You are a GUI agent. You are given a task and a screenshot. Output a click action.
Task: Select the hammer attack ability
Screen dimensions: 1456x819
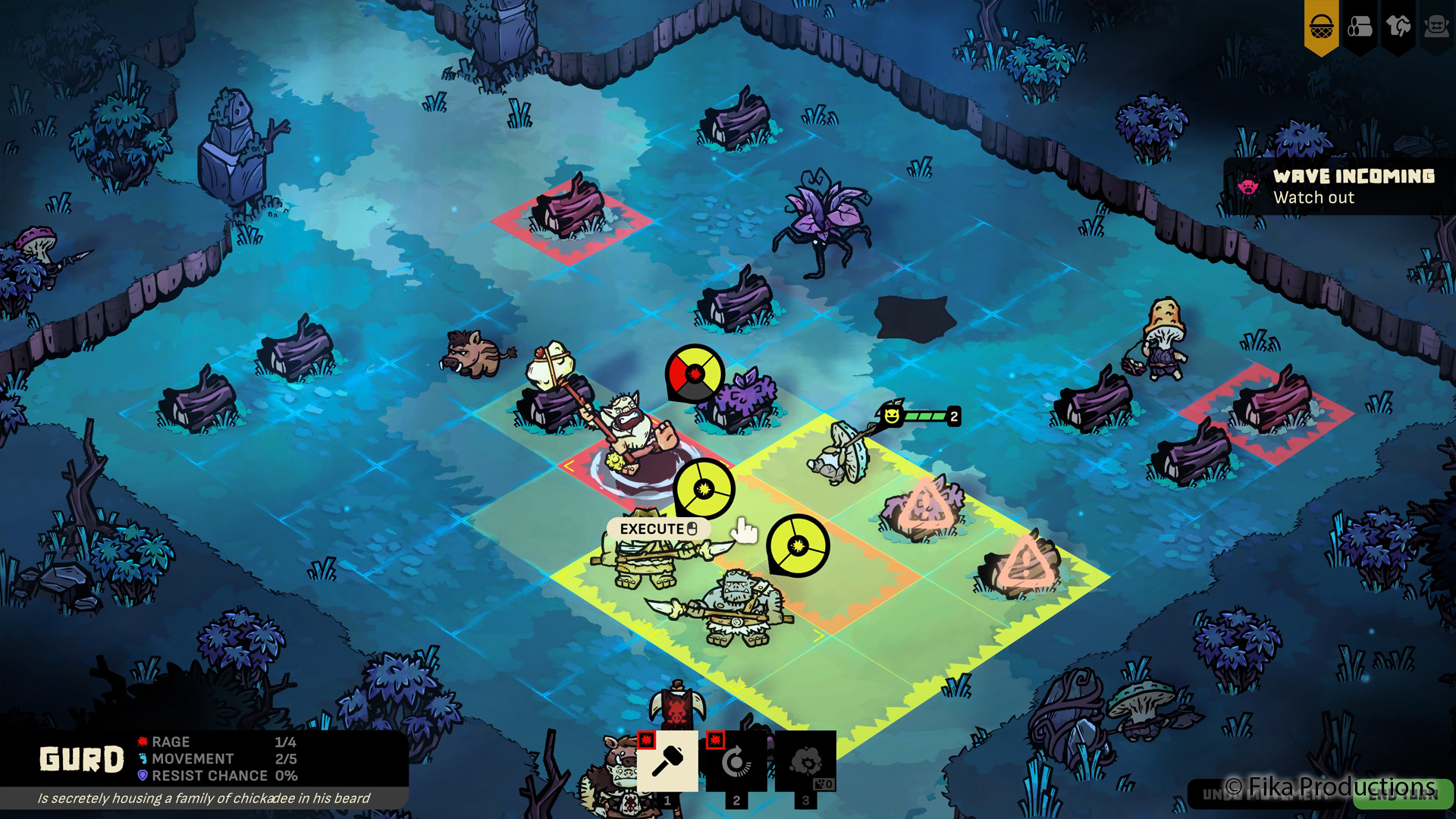tap(667, 761)
